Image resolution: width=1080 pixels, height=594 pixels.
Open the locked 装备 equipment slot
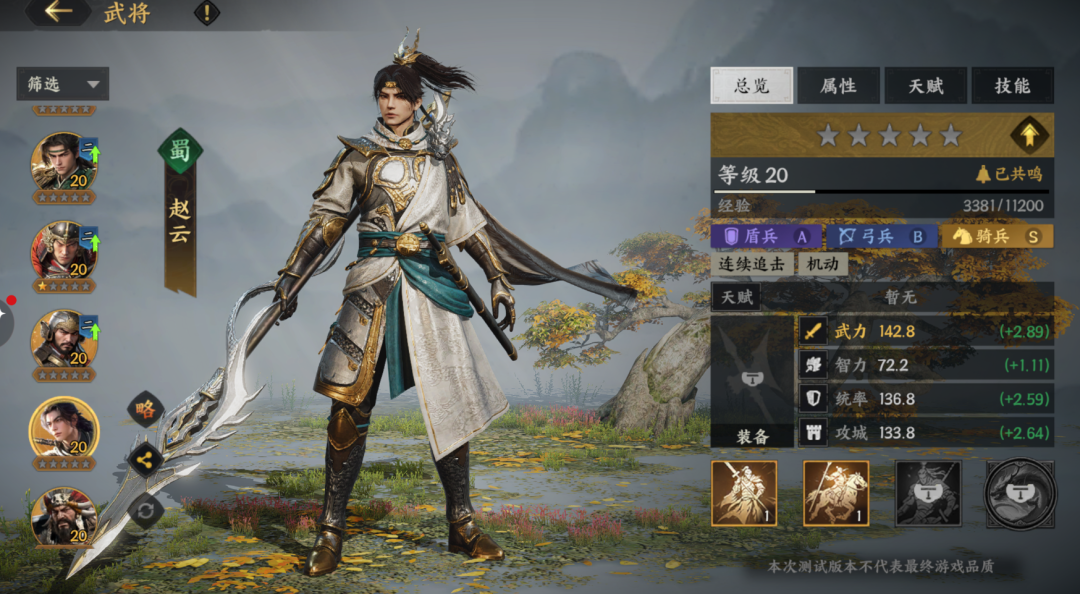[752, 381]
